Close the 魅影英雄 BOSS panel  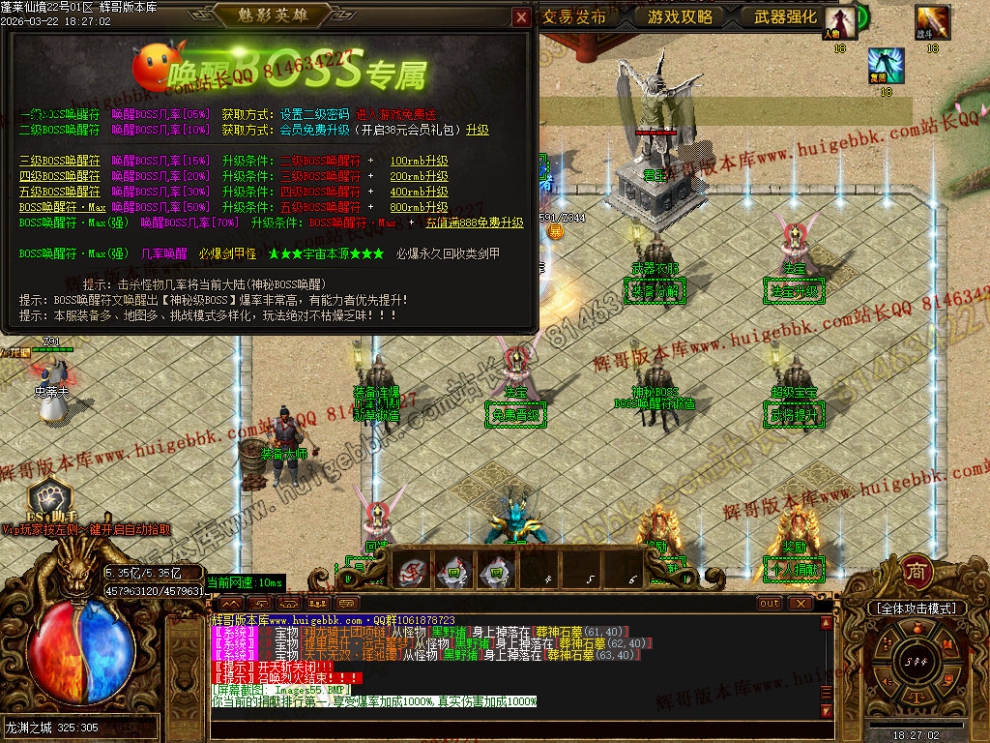point(521,17)
